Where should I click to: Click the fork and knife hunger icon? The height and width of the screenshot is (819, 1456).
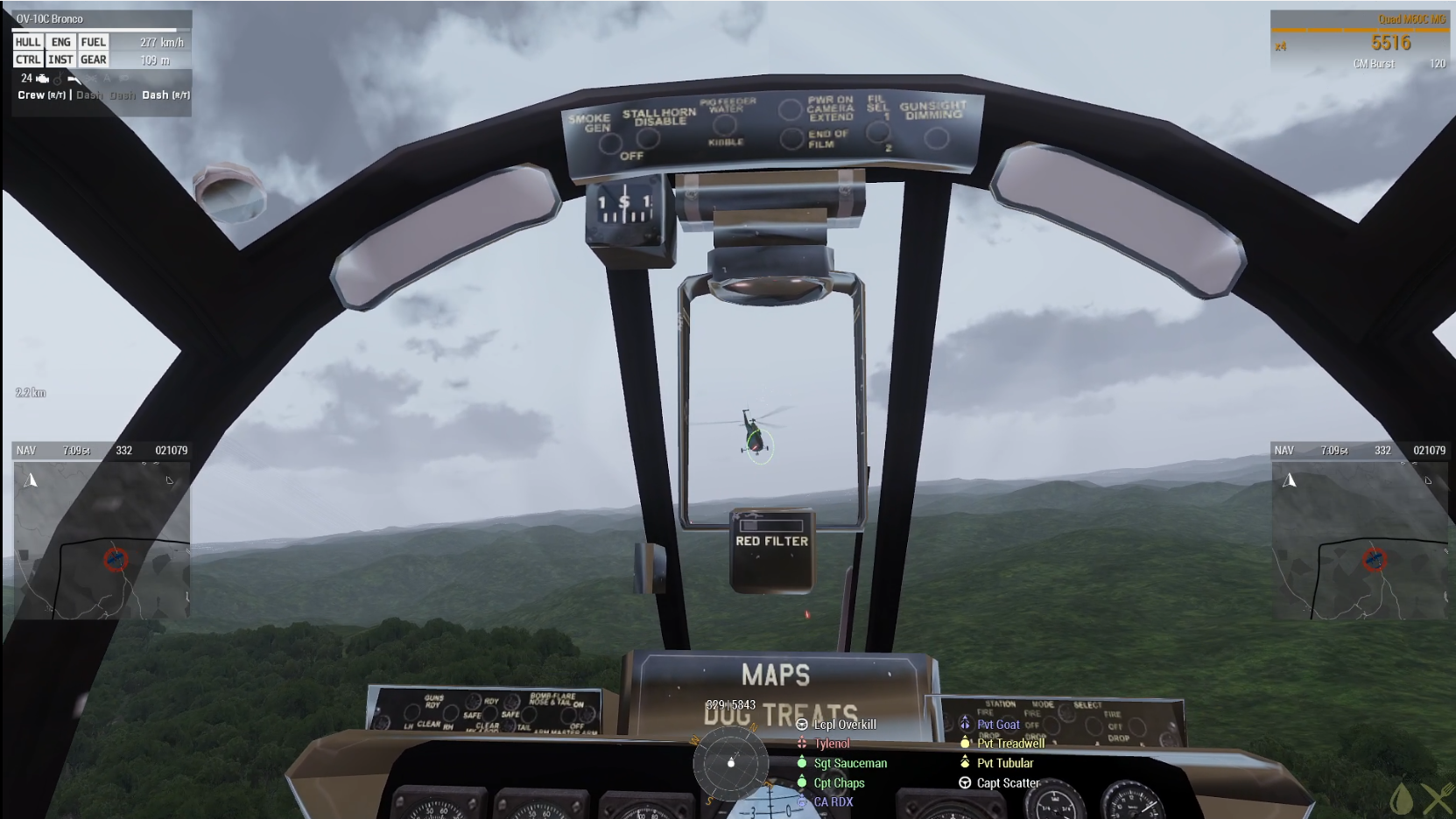(1438, 800)
